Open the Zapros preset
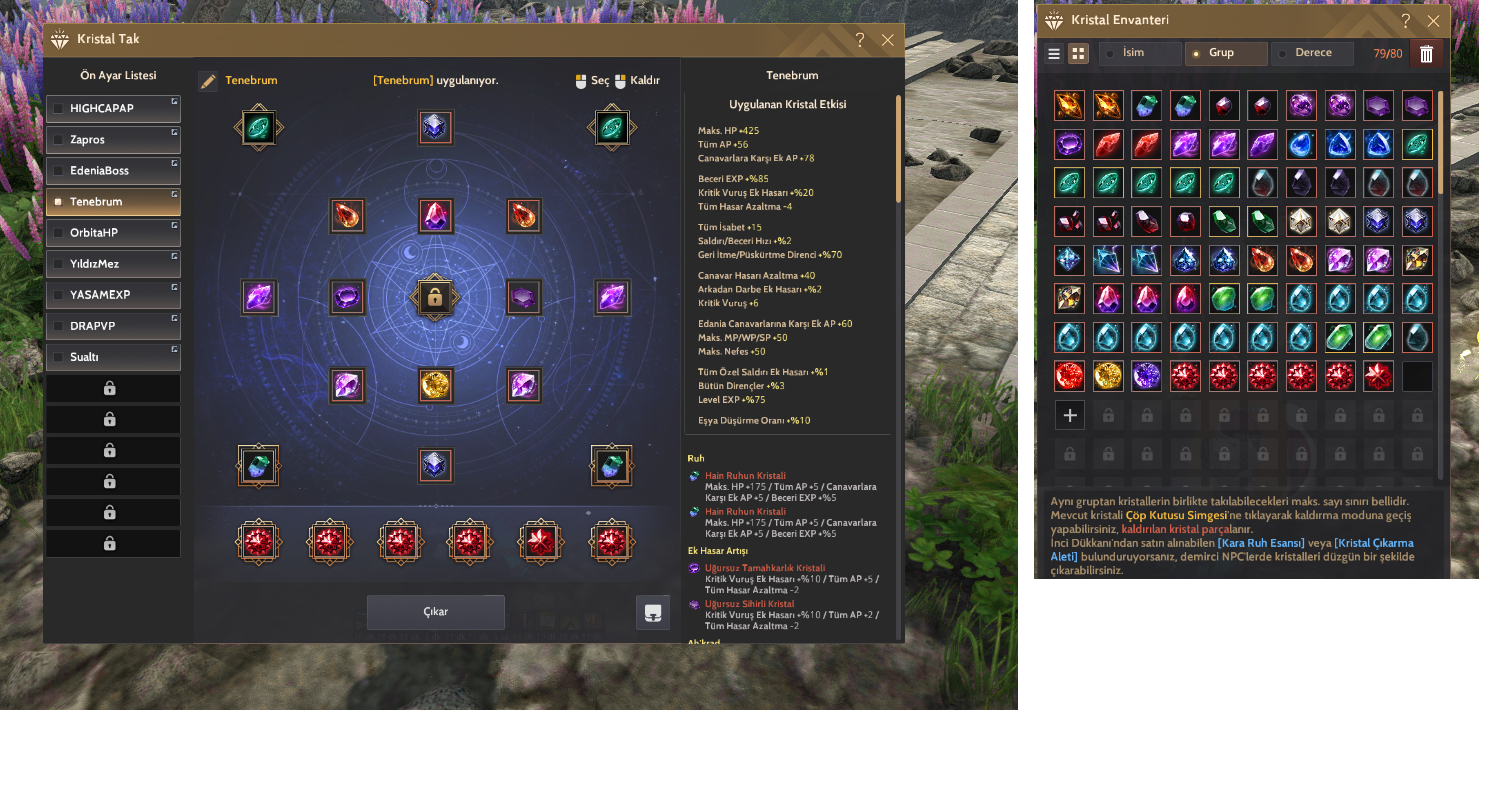The width and height of the screenshot is (1496, 791). click(x=113, y=139)
